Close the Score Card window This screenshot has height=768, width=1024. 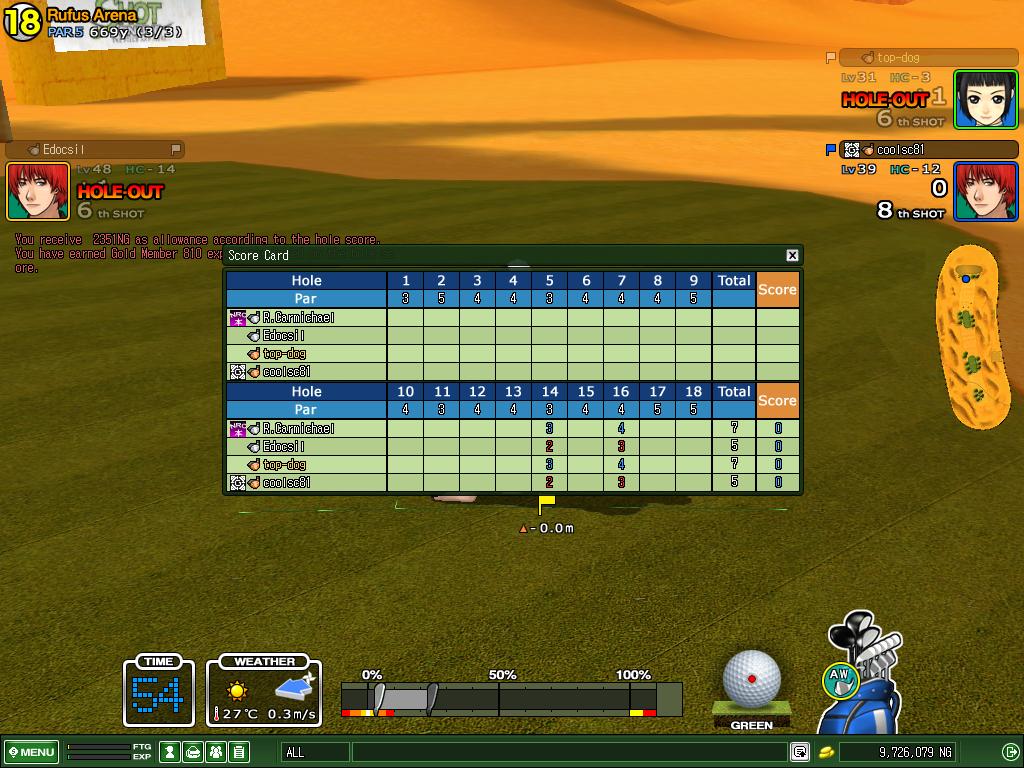[792, 255]
